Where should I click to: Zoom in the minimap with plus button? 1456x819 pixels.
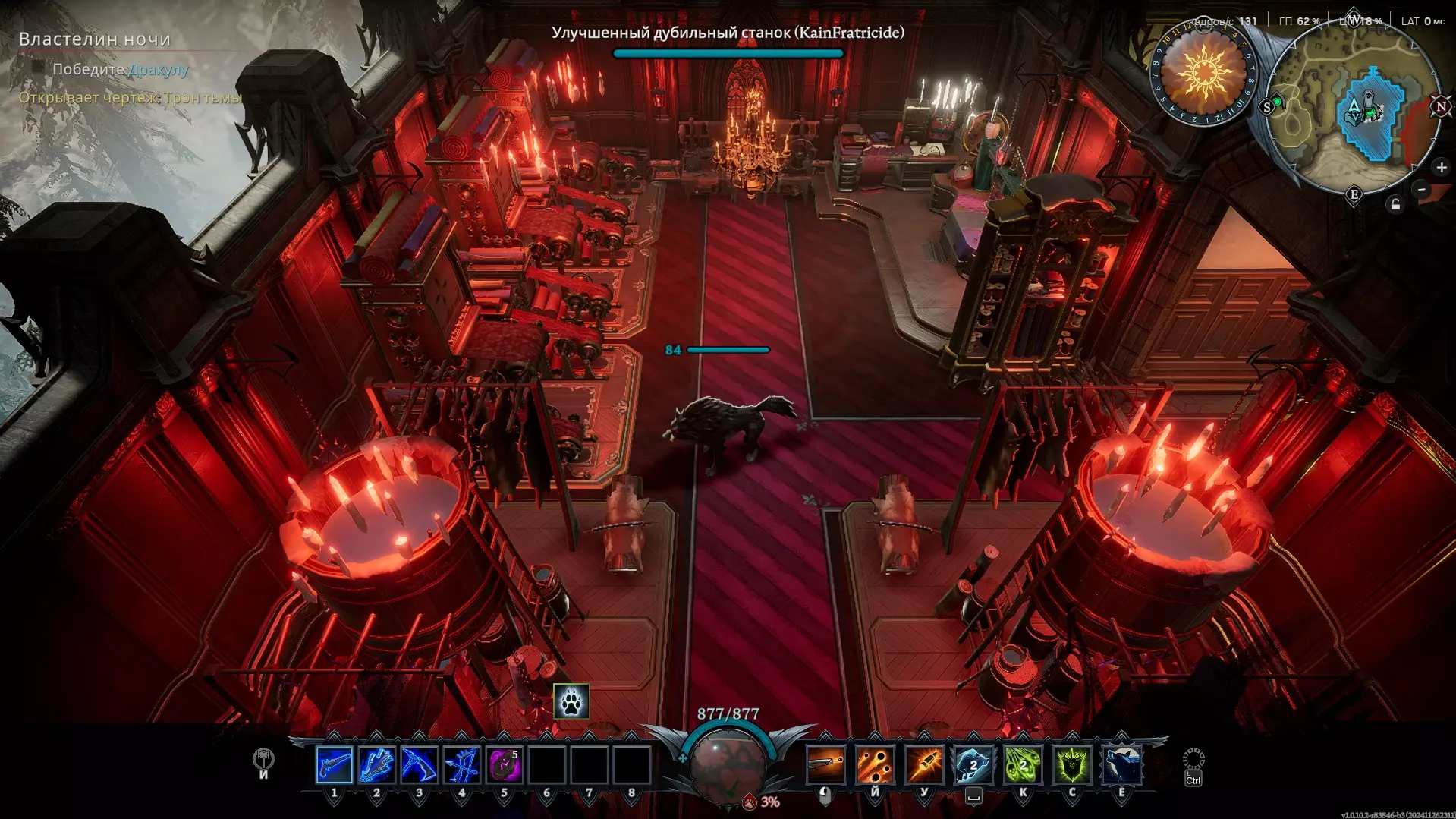1441,167
